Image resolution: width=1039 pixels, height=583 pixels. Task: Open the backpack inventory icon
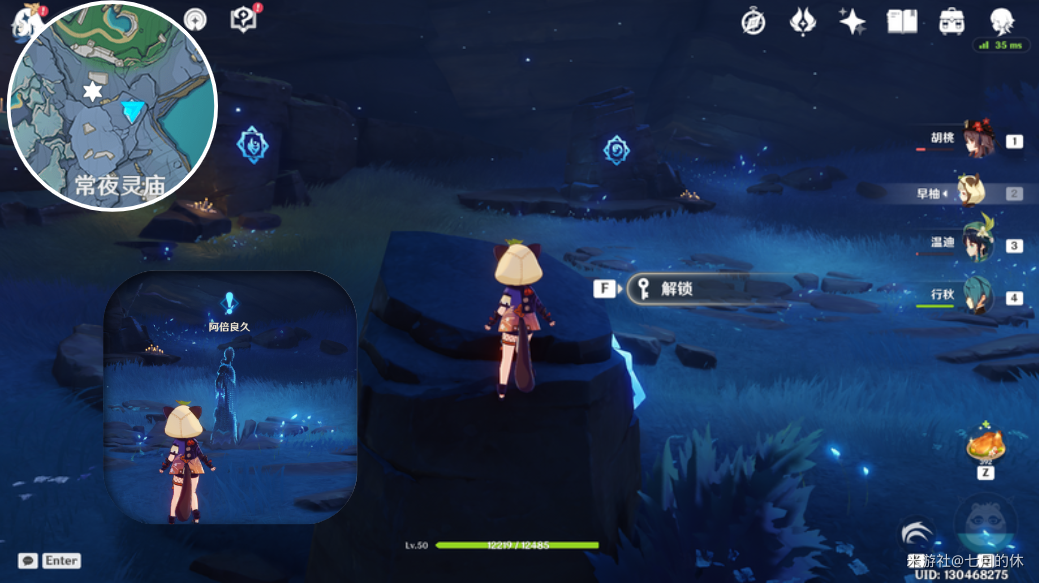coord(951,21)
